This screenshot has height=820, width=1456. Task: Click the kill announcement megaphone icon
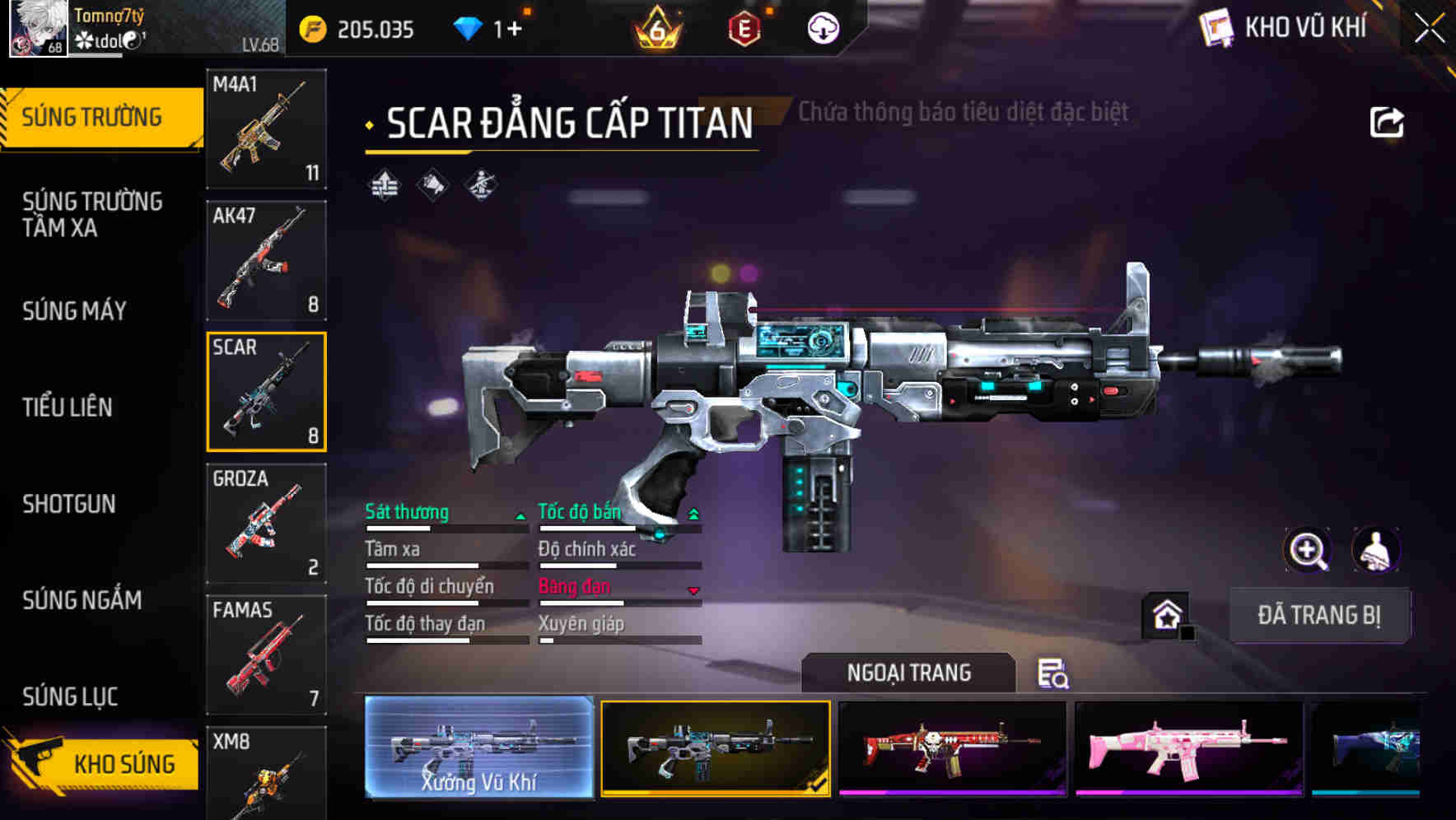click(x=432, y=186)
